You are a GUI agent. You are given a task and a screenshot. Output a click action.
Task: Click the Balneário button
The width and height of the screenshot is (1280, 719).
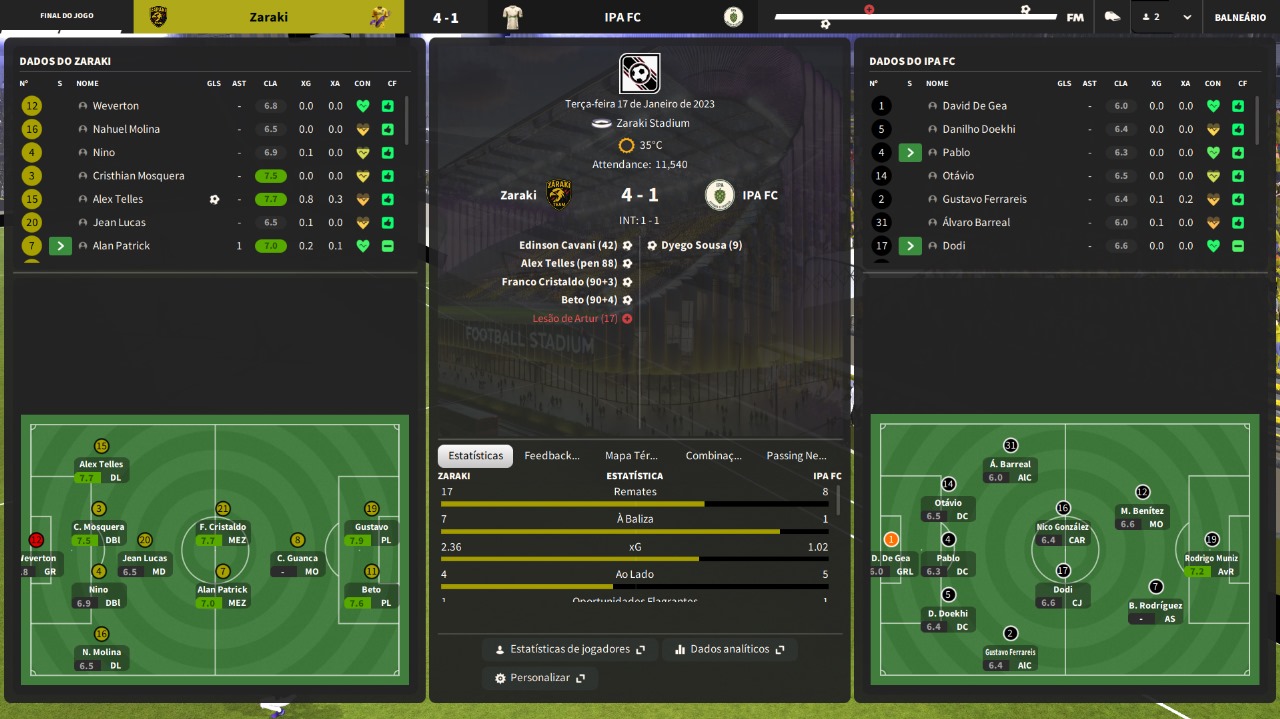(x=1240, y=17)
